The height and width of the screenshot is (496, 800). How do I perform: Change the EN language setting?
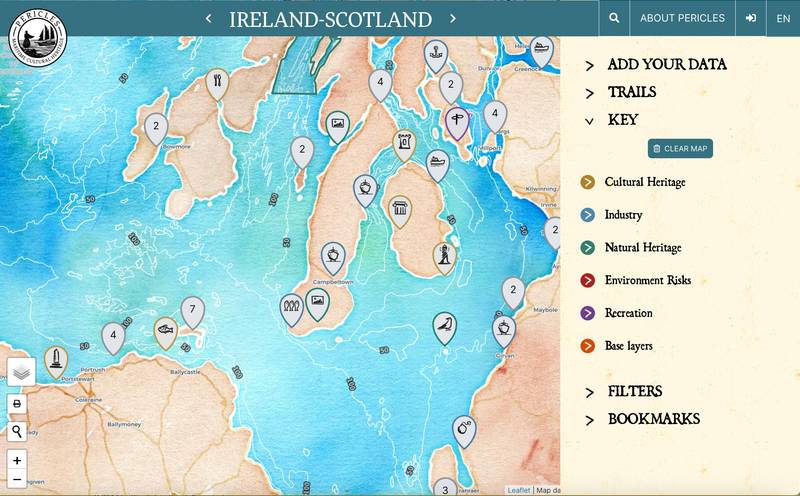click(783, 18)
